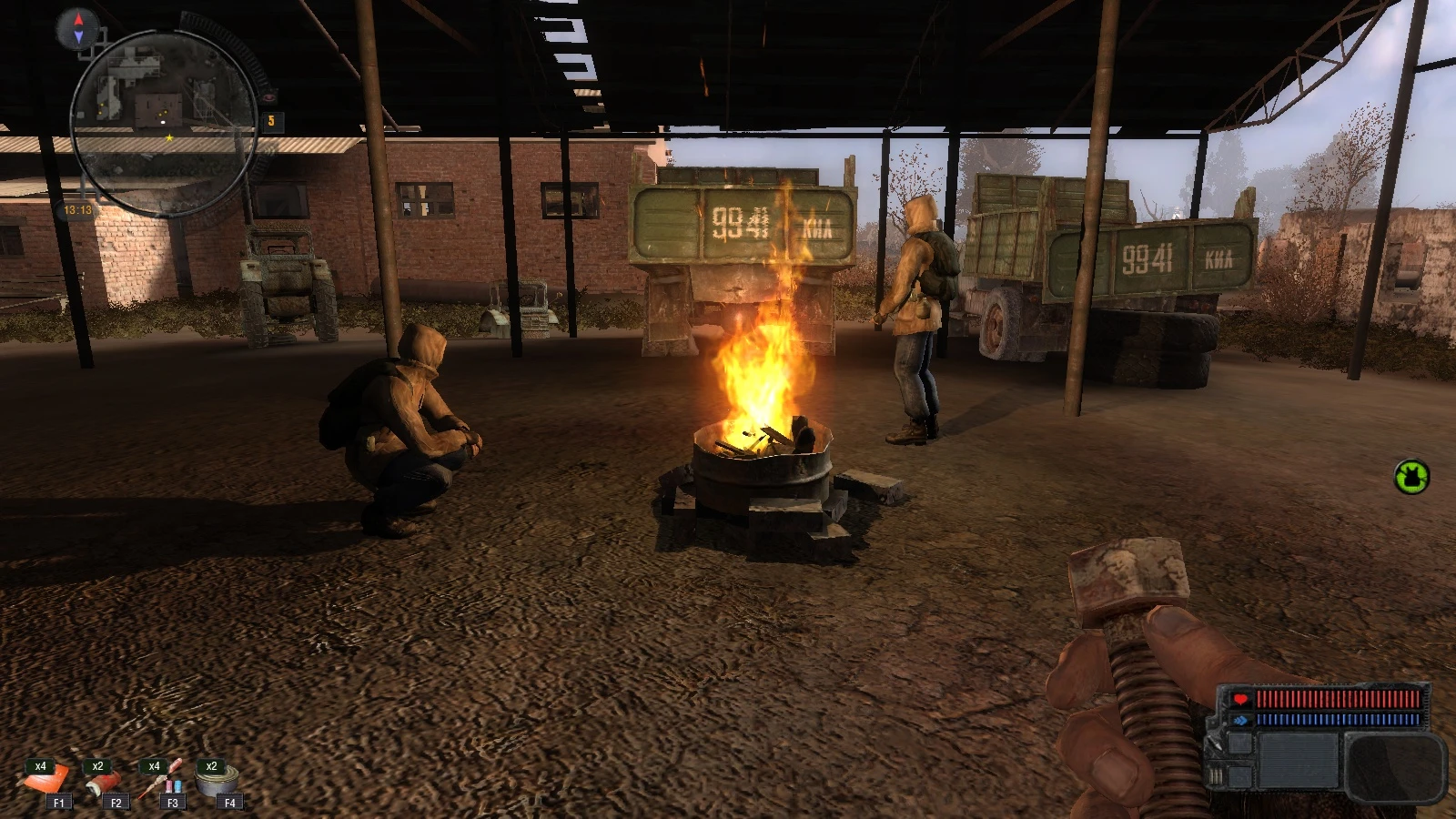The width and height of the screenshot is (1456, 819).
Task: Click the red north compass arrow
Action: [x=78, y=20]
